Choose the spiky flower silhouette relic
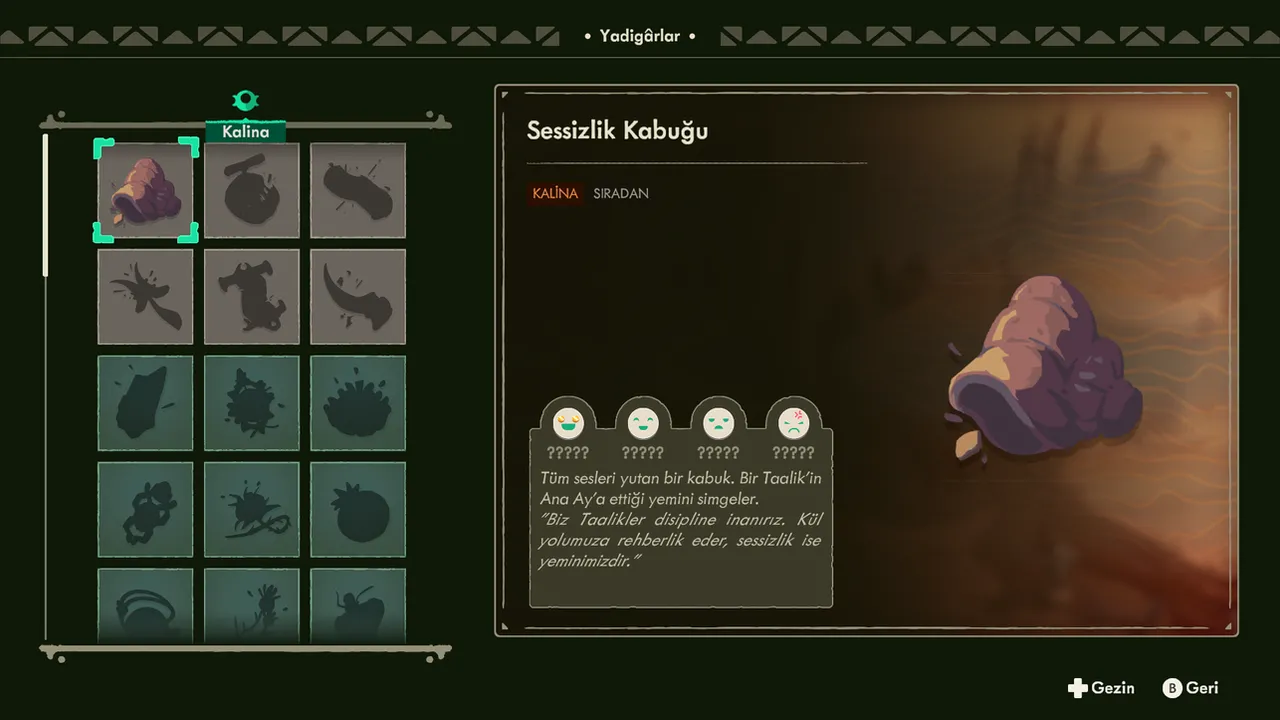 coord(357,403)
